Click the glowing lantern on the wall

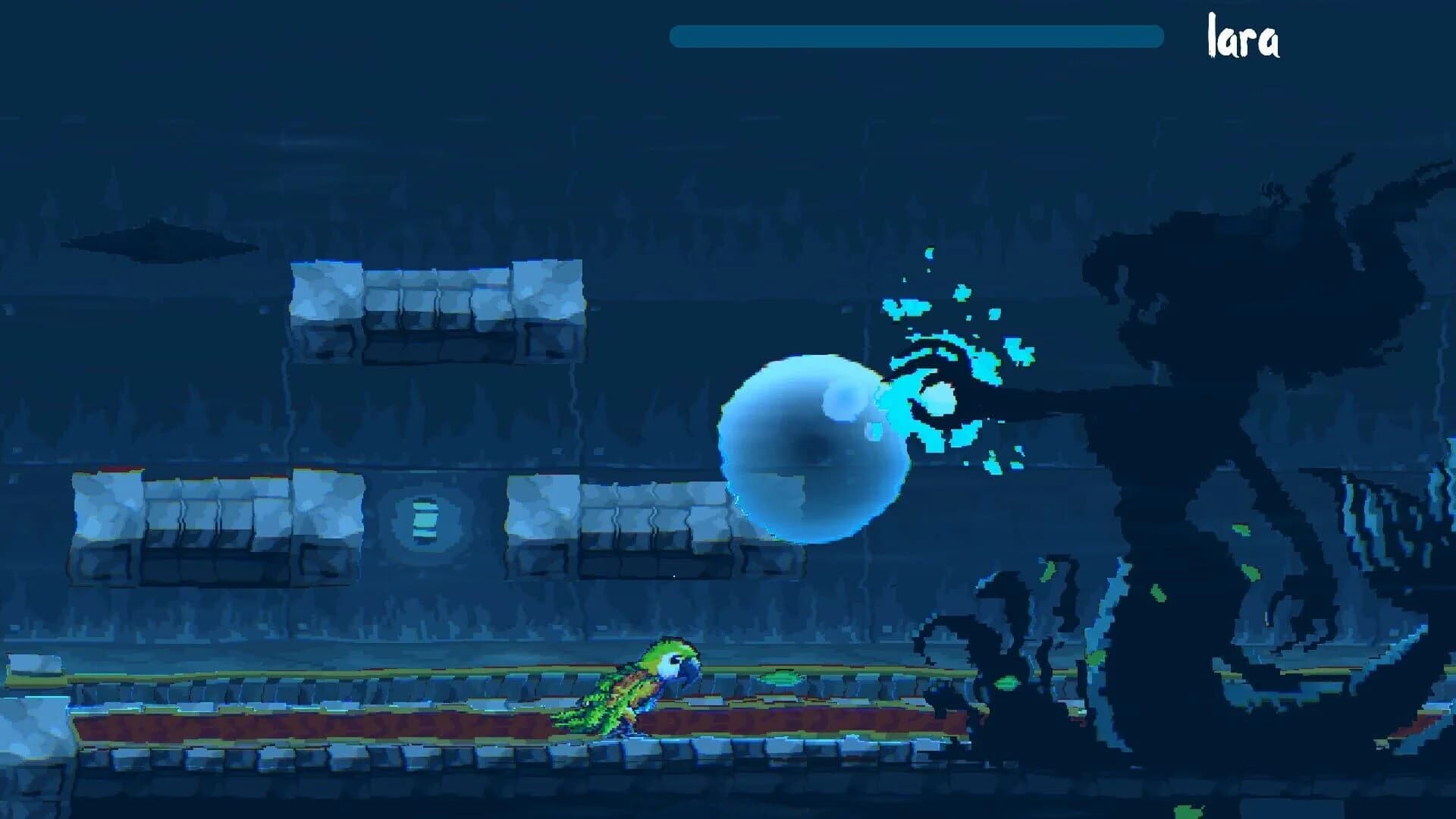425,519
